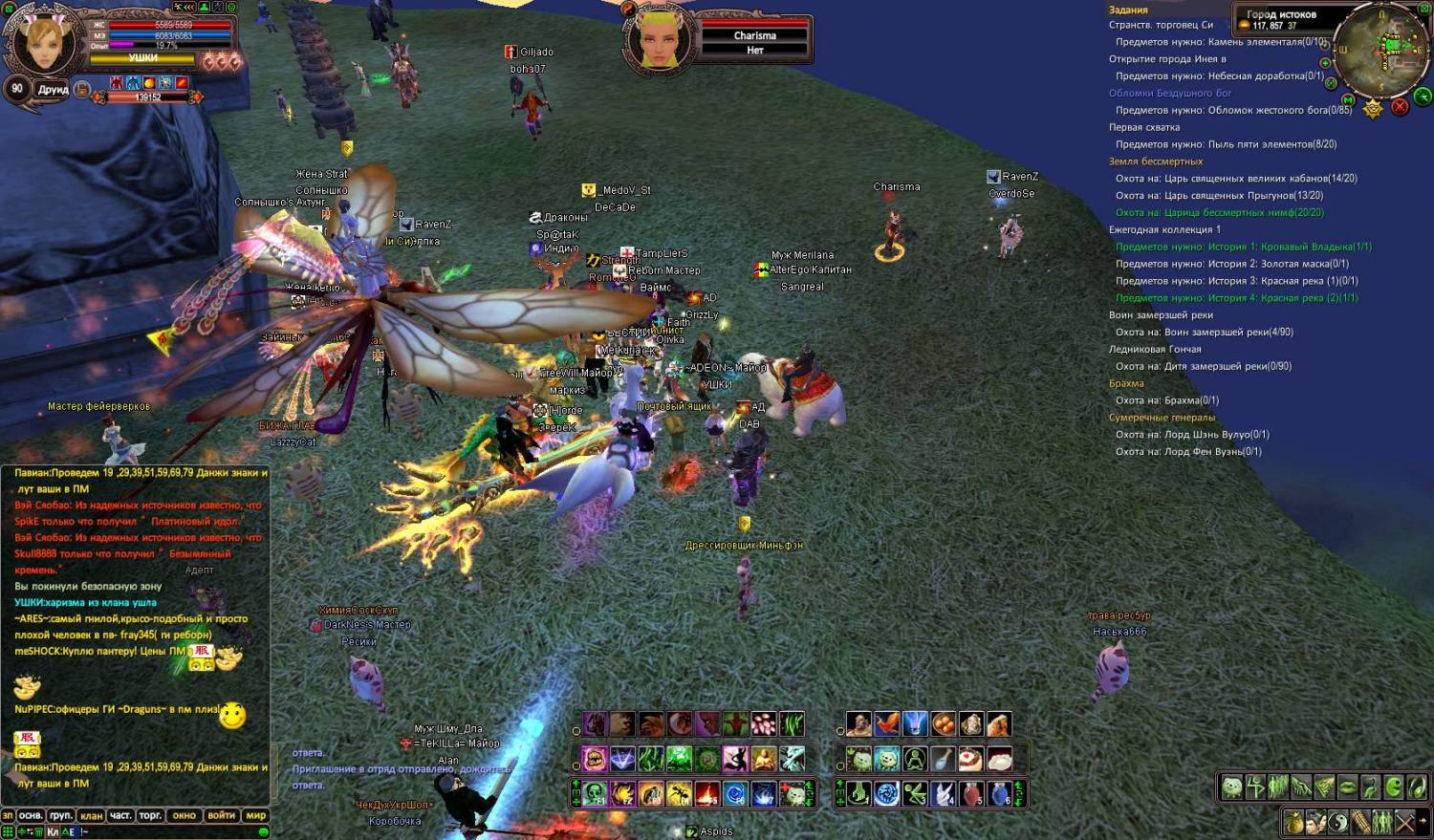This screenshot has width=1434, height=840.
Task: Open the green lips menu icon
Action: [1346, 787]
